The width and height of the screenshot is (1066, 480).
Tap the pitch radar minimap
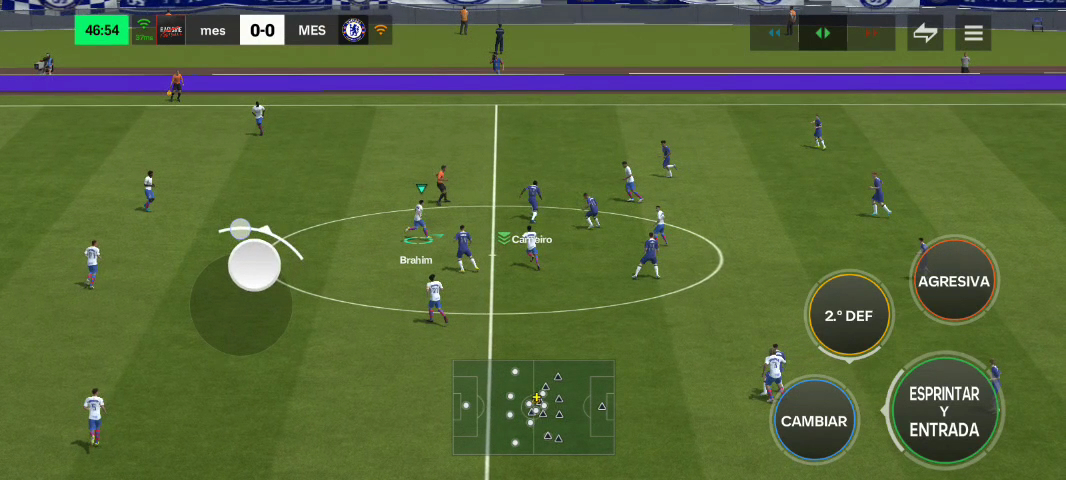pyautogui.click(x=533, y=407)
